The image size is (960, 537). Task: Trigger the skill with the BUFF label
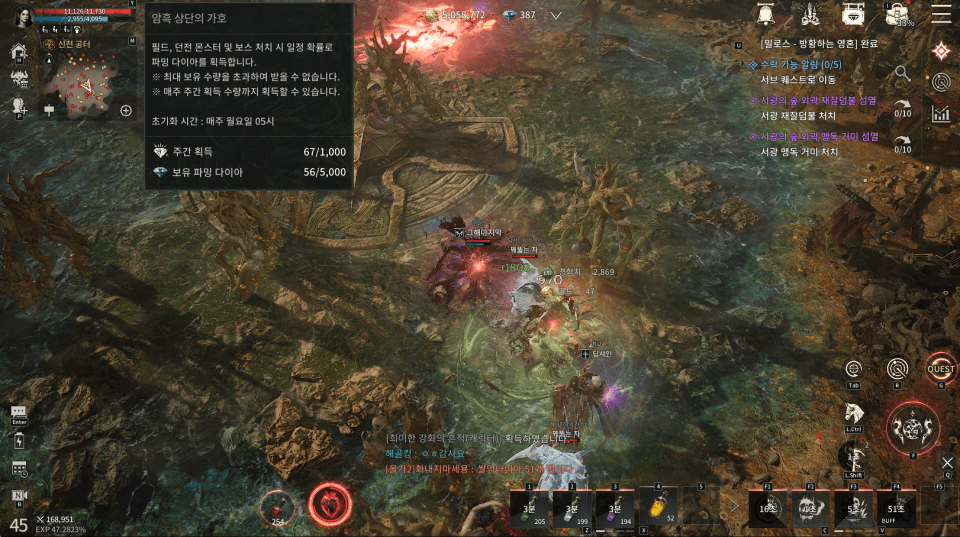pyautogui.click(x=896, y=505)
